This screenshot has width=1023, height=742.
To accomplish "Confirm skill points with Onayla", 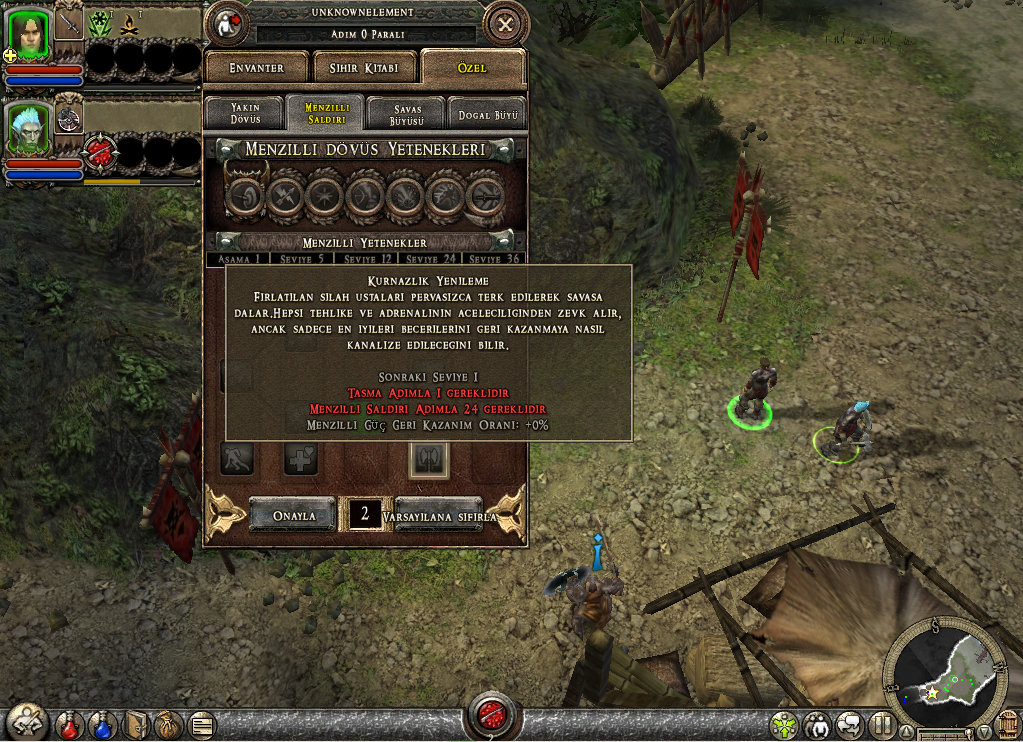I will (x=294, y=516).
